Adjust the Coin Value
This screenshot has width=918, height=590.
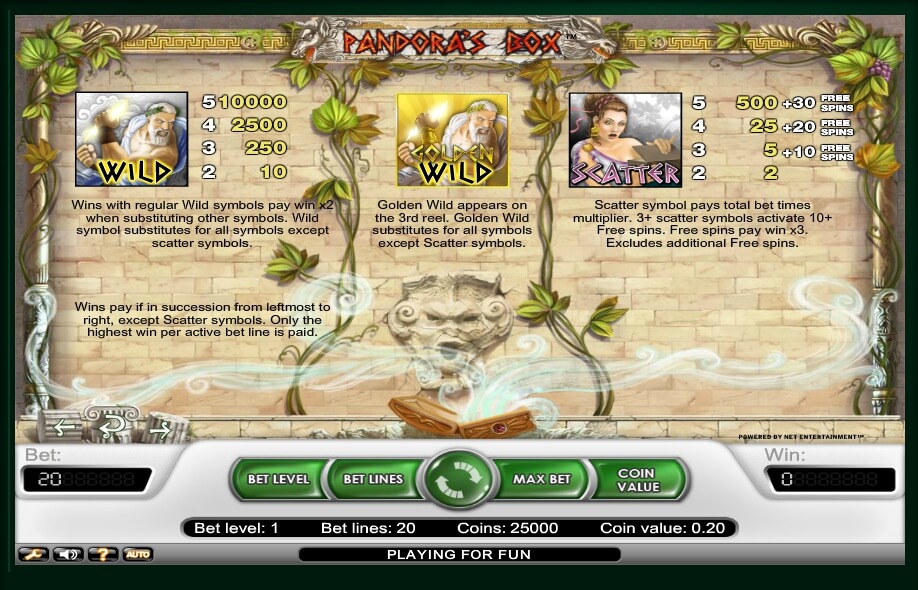[637, 480]
